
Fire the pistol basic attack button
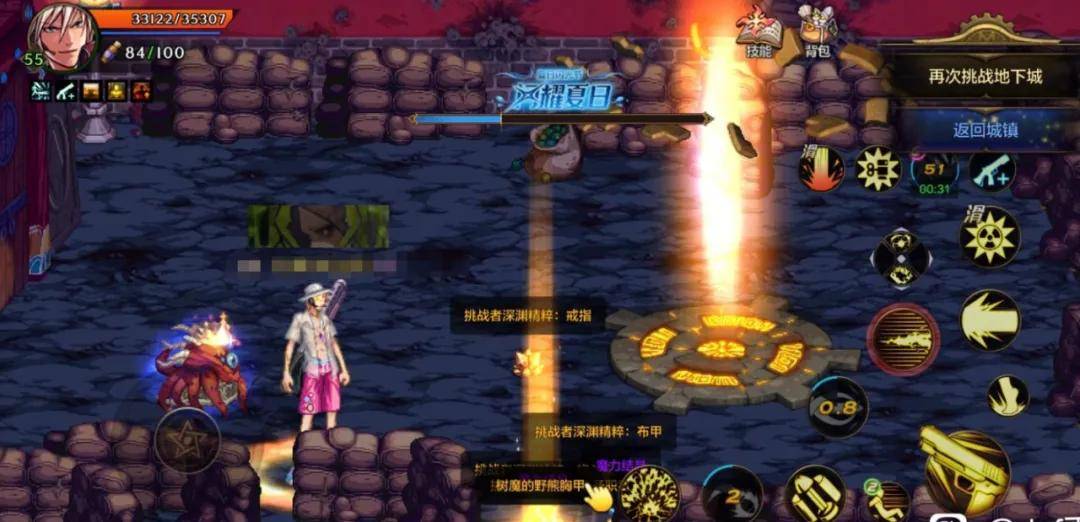(x=964, y=472)
